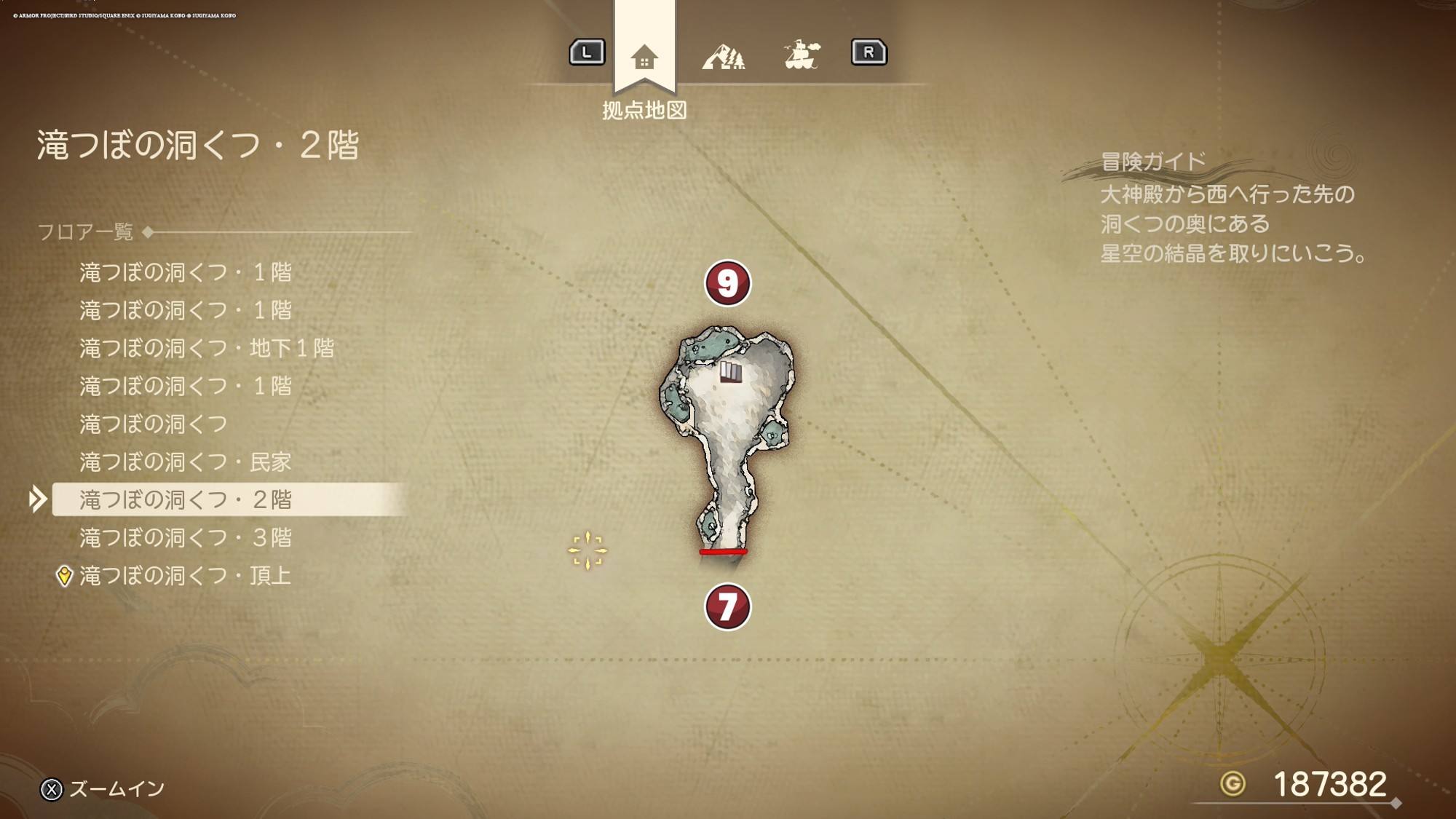
Task: Switch to the mountain and trees map tab
Action: [x=723, y=56]
